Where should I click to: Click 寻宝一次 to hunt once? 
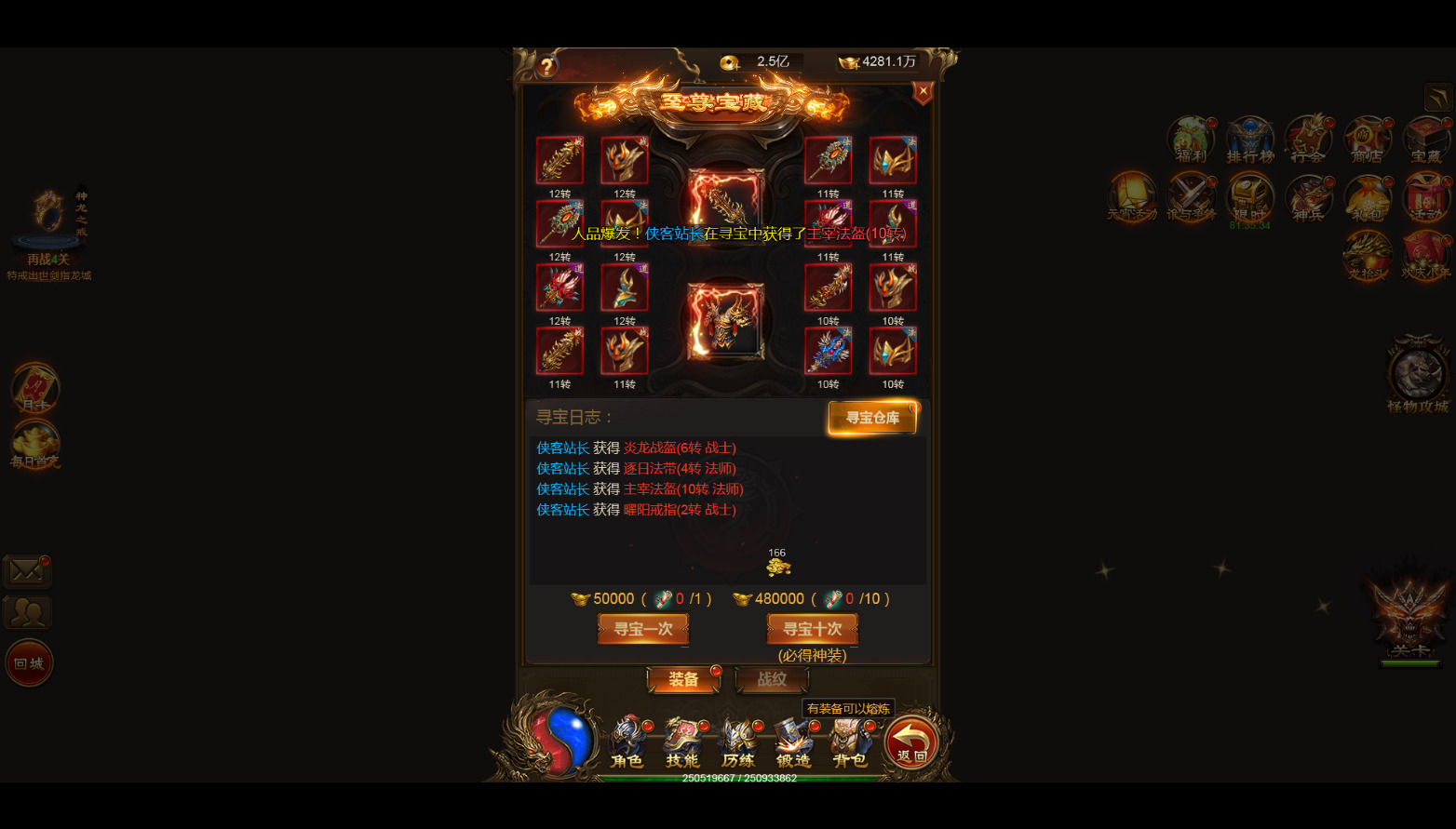(643, 629)
